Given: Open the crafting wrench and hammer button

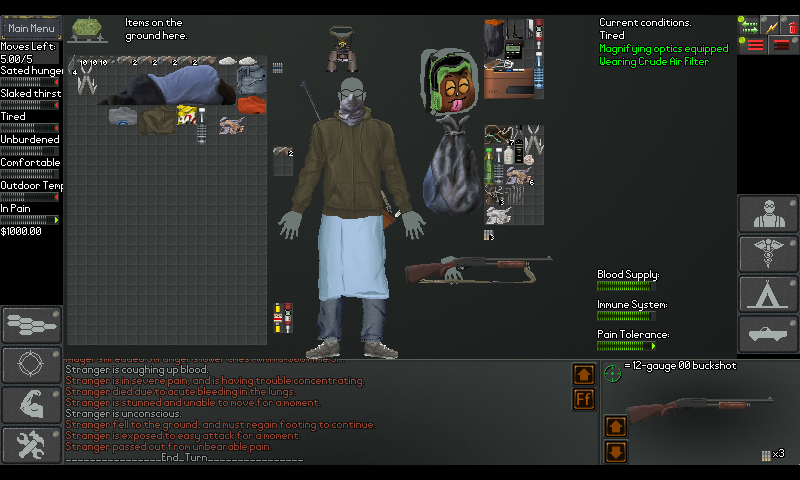Looking at the screenshot, I should [x=31, y=444].
